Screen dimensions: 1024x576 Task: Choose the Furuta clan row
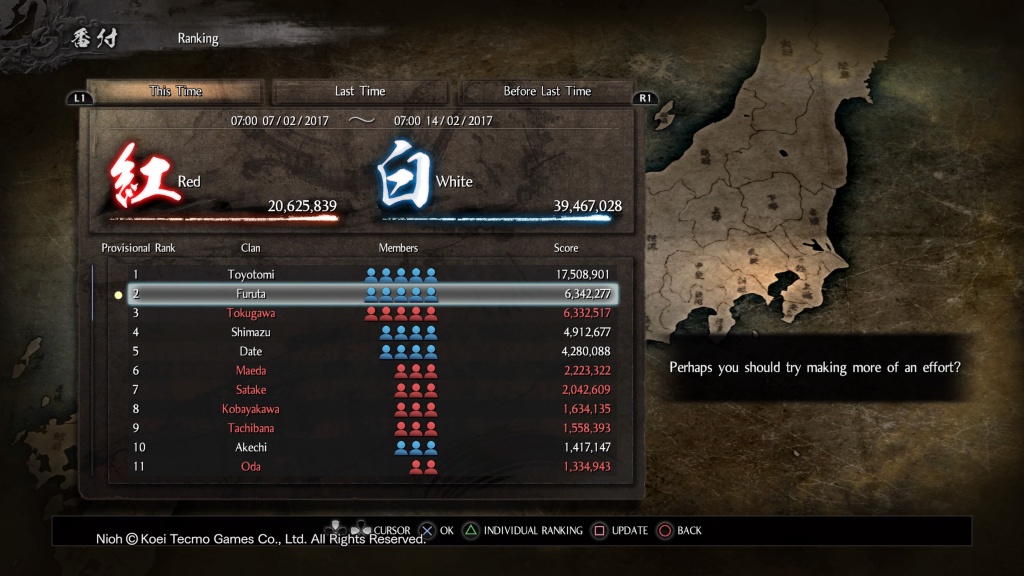point(370,294)
